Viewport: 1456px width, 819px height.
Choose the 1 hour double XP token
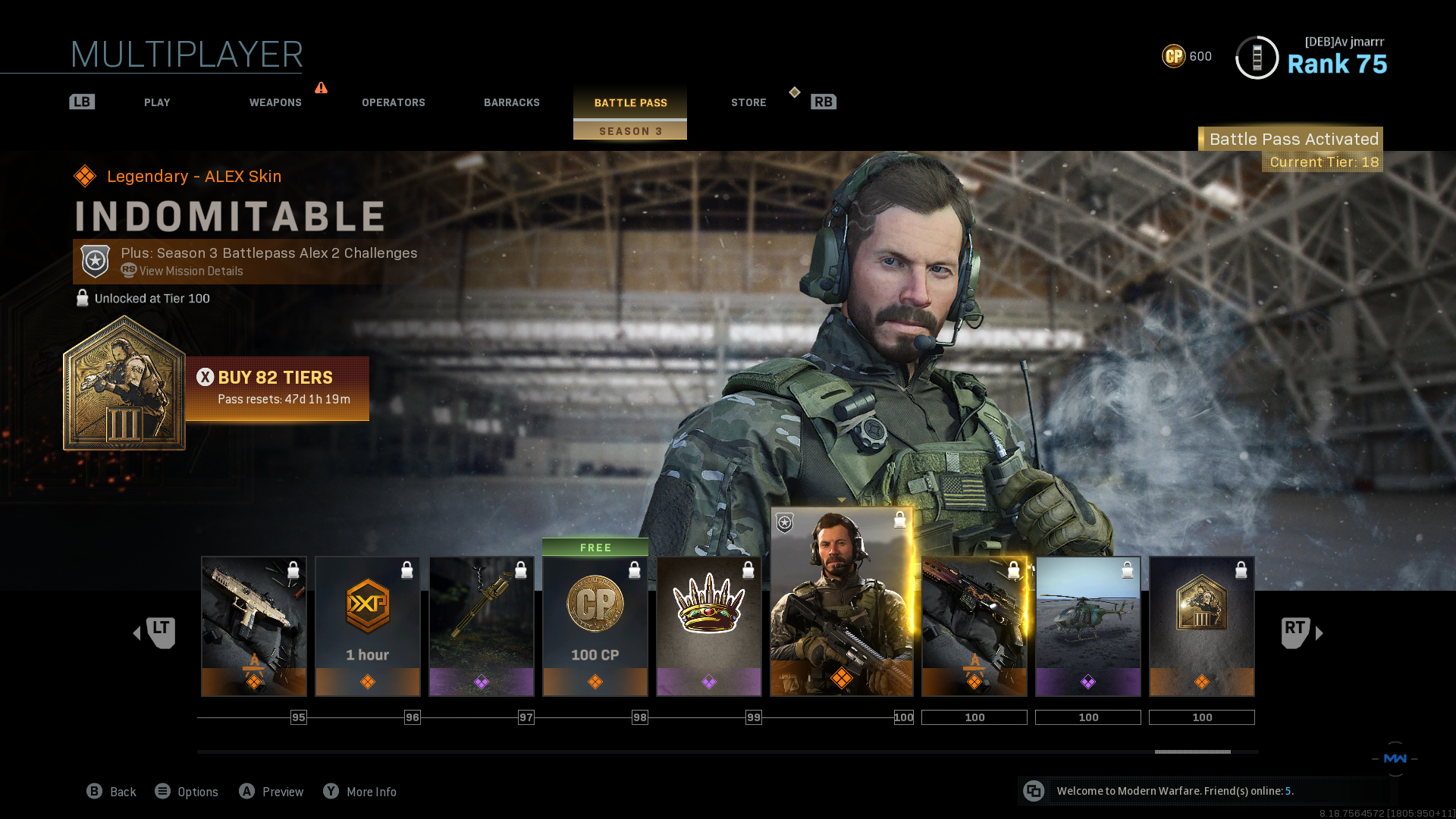click(368, 626)
